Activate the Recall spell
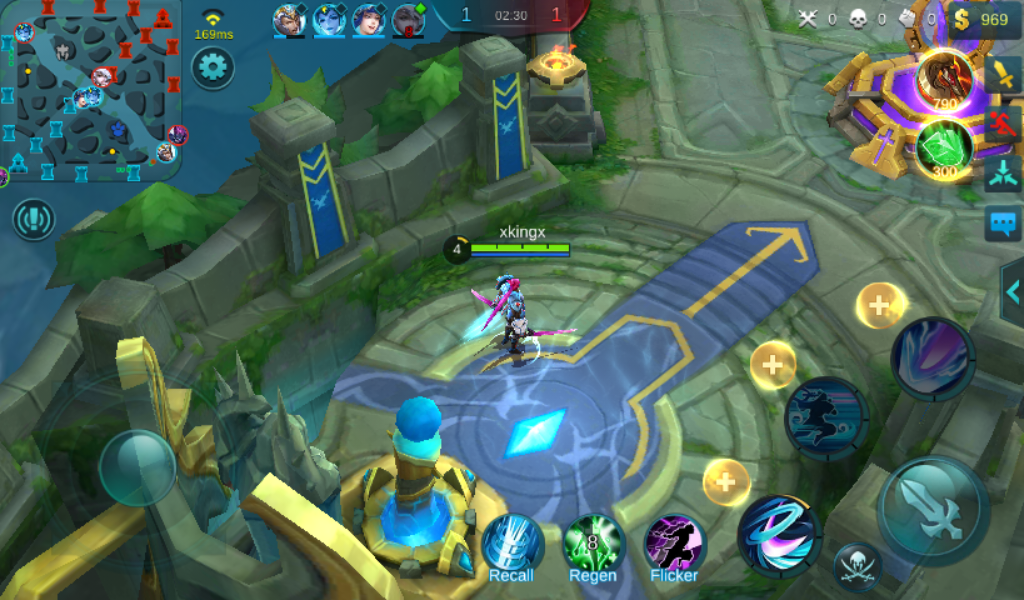1024x600 pixels. (512, 545)
